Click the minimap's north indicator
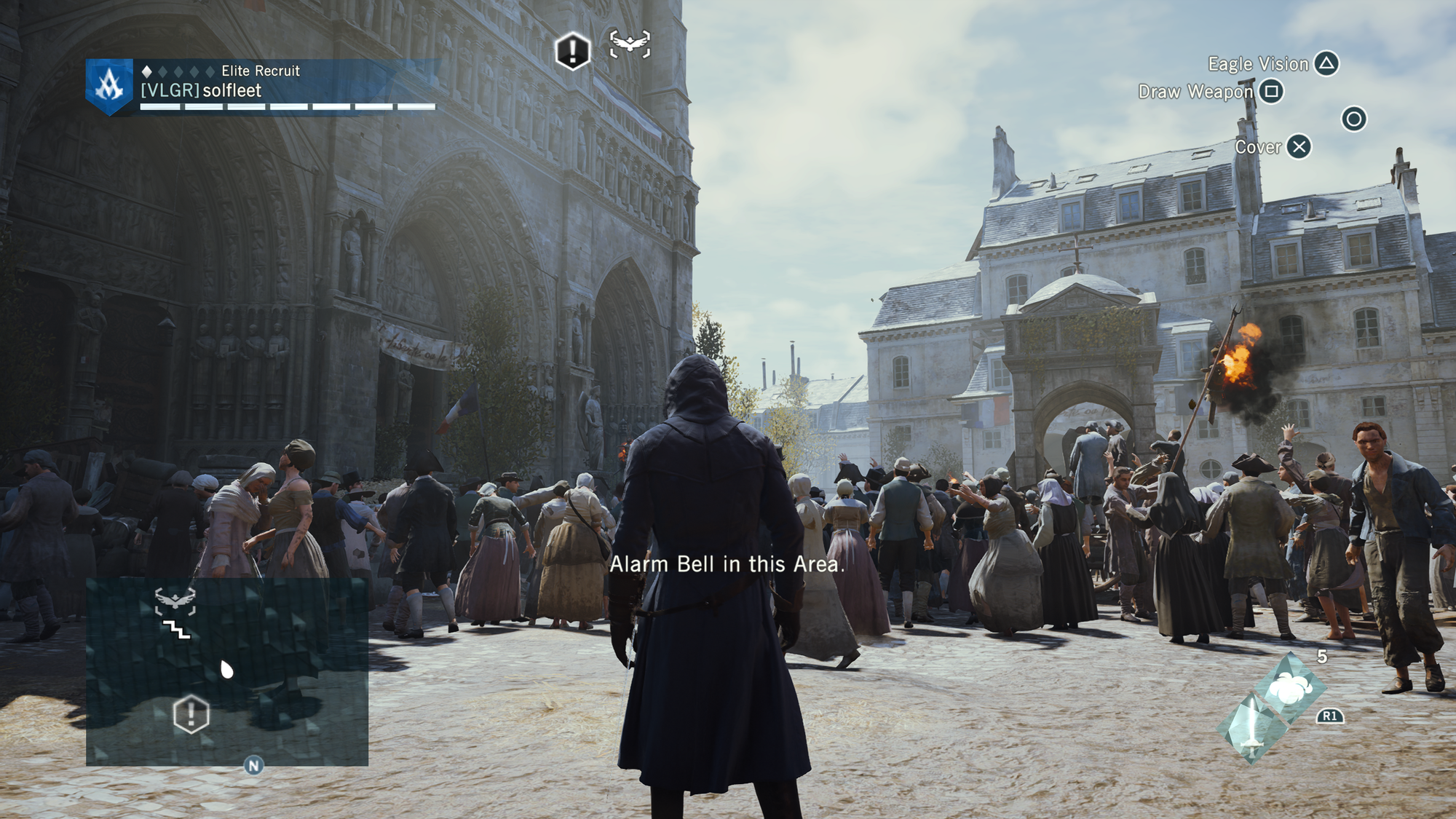 [253, 765]
